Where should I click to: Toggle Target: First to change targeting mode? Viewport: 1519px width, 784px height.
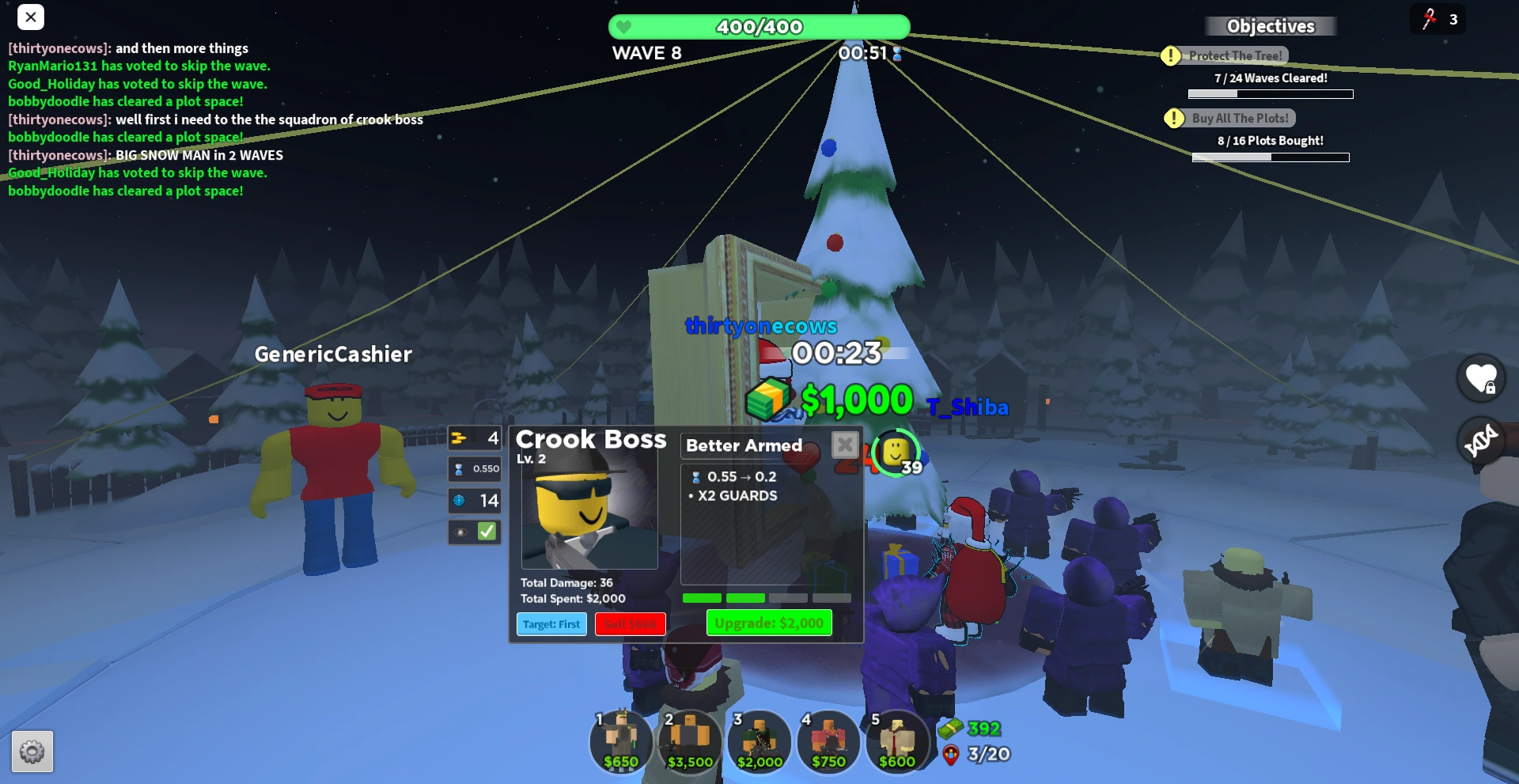(x=551, y=624)
